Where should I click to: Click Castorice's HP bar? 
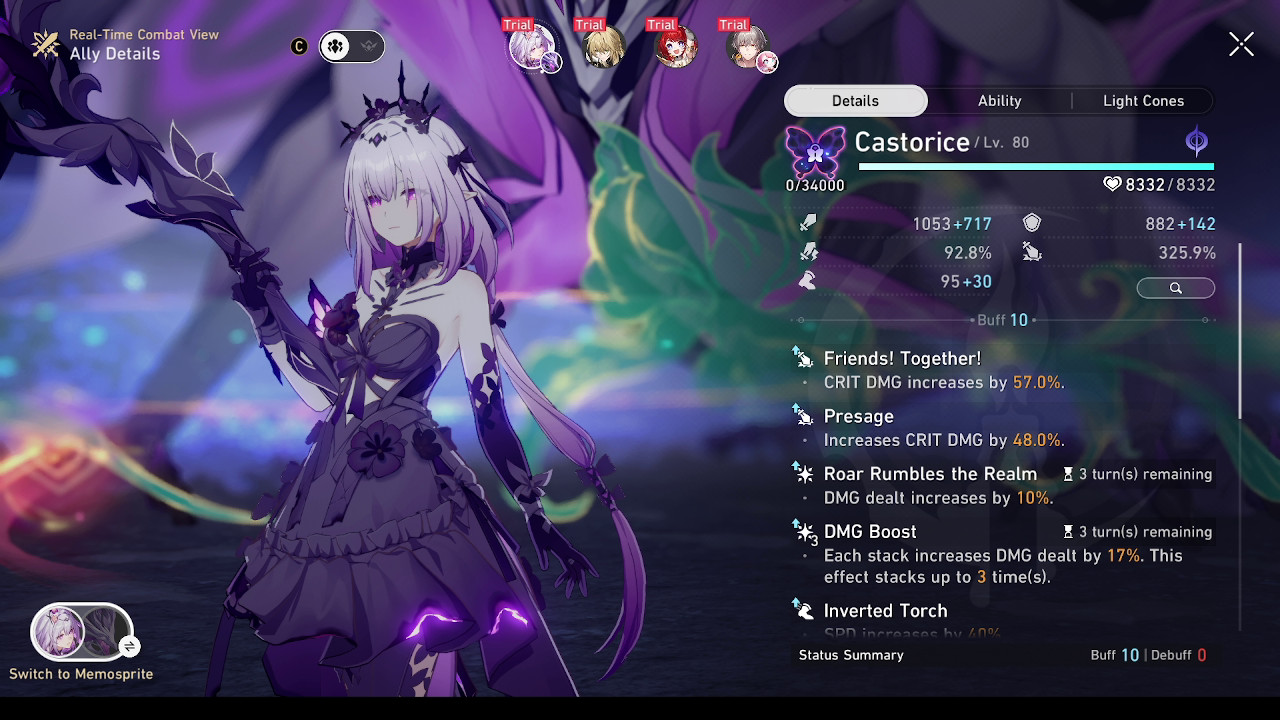(1035, 167)
